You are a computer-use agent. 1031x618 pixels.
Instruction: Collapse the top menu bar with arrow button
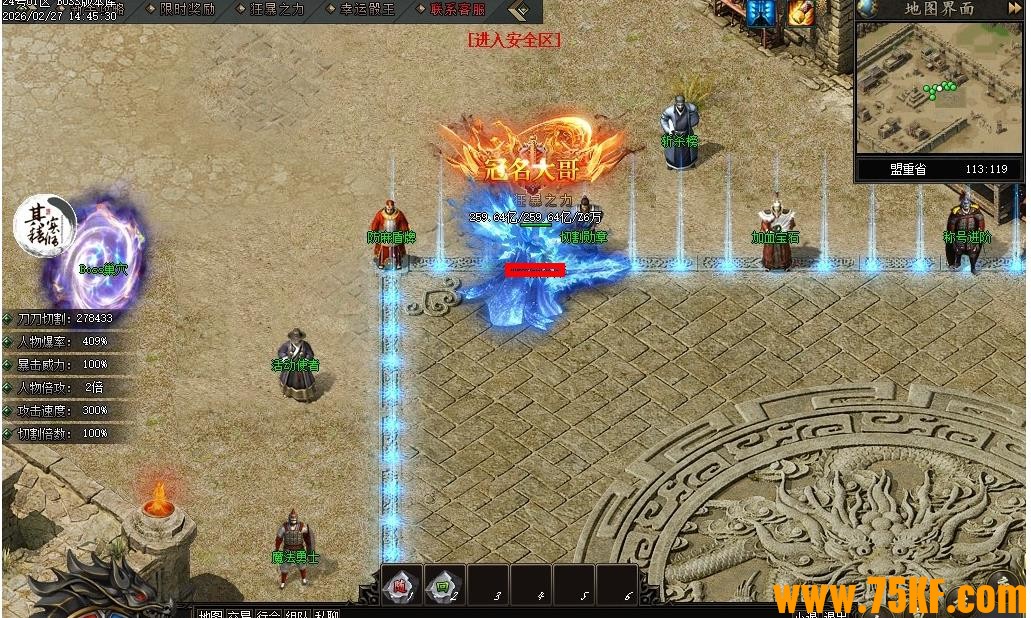(519, 11)
